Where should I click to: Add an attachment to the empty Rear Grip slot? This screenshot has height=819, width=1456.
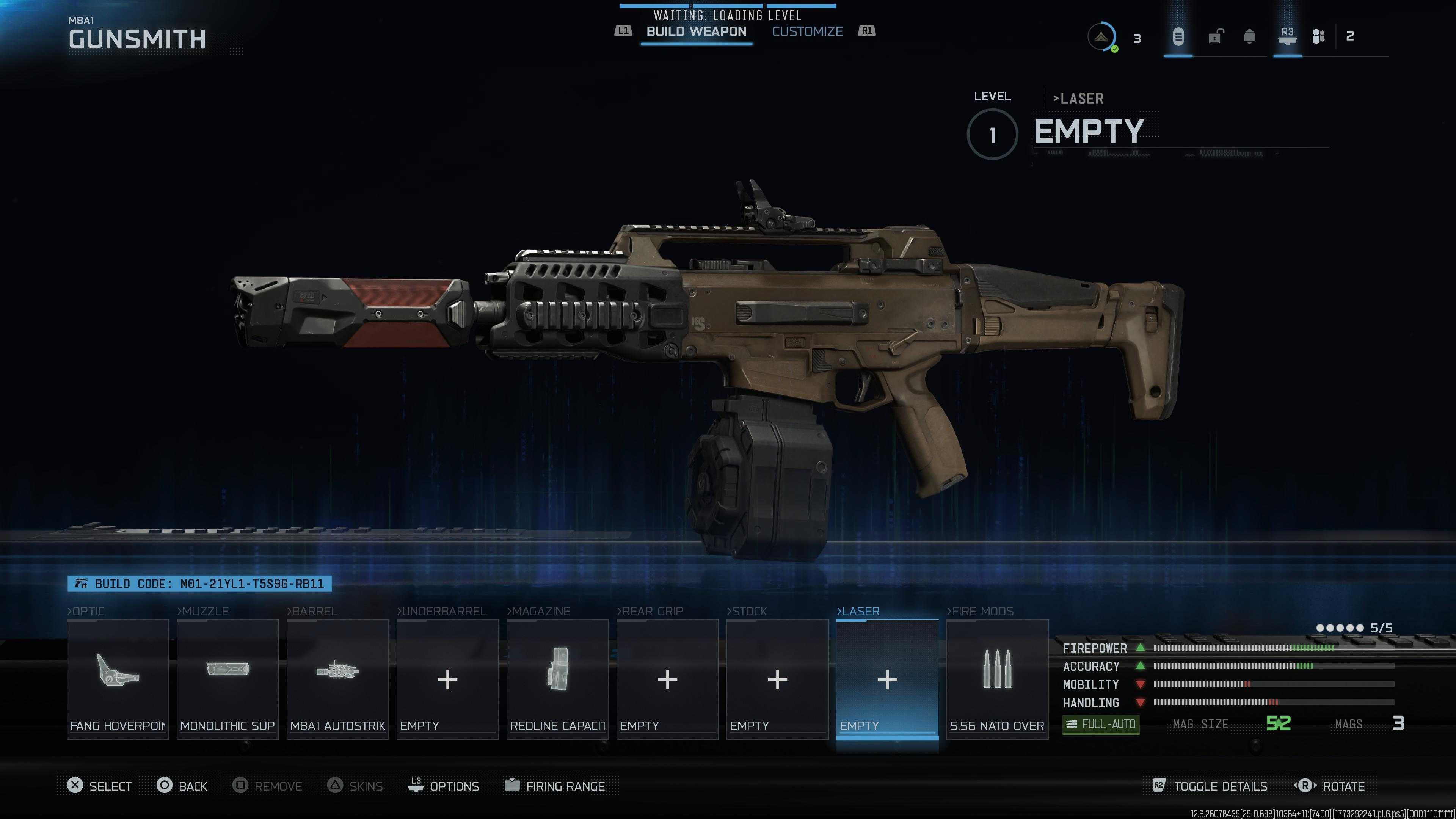667,679
